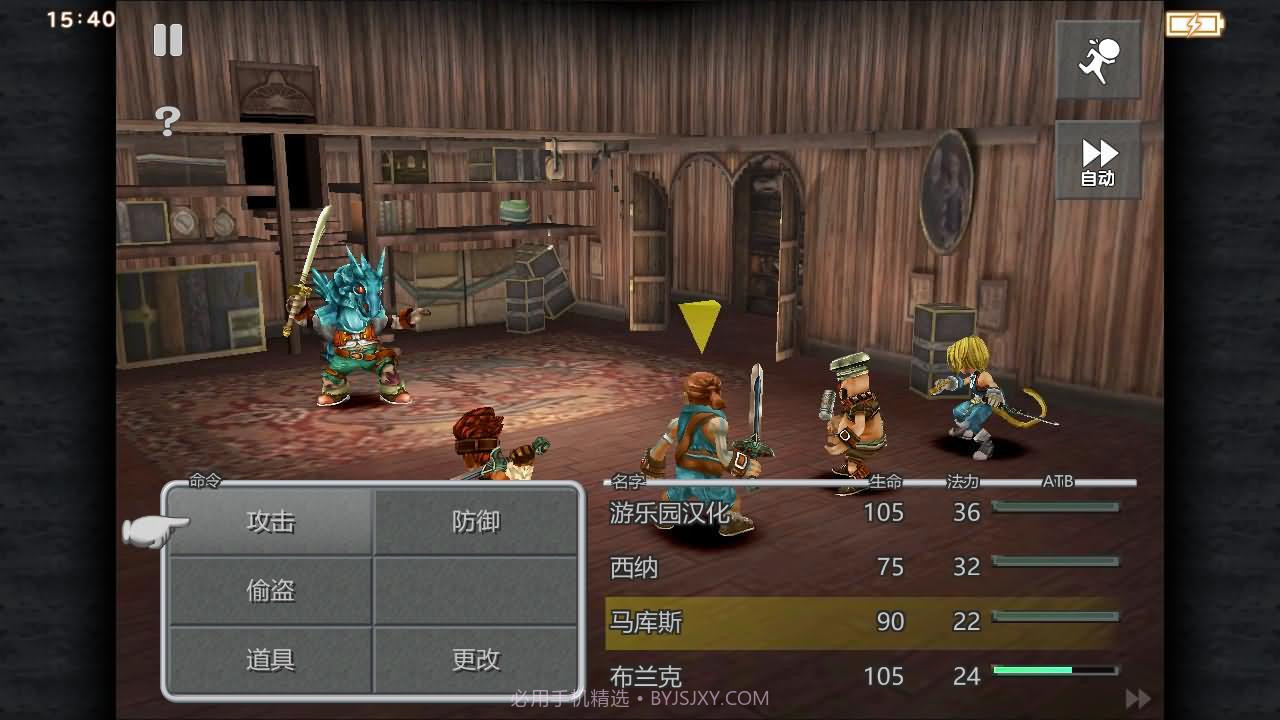Screen dimensions: 1280x720
Task: Open the question mark help
Action: 168,121
